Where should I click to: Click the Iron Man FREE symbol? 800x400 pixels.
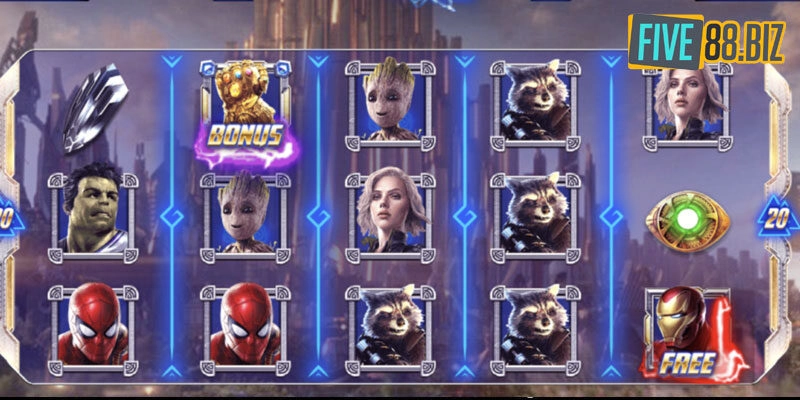pos(686,332)
